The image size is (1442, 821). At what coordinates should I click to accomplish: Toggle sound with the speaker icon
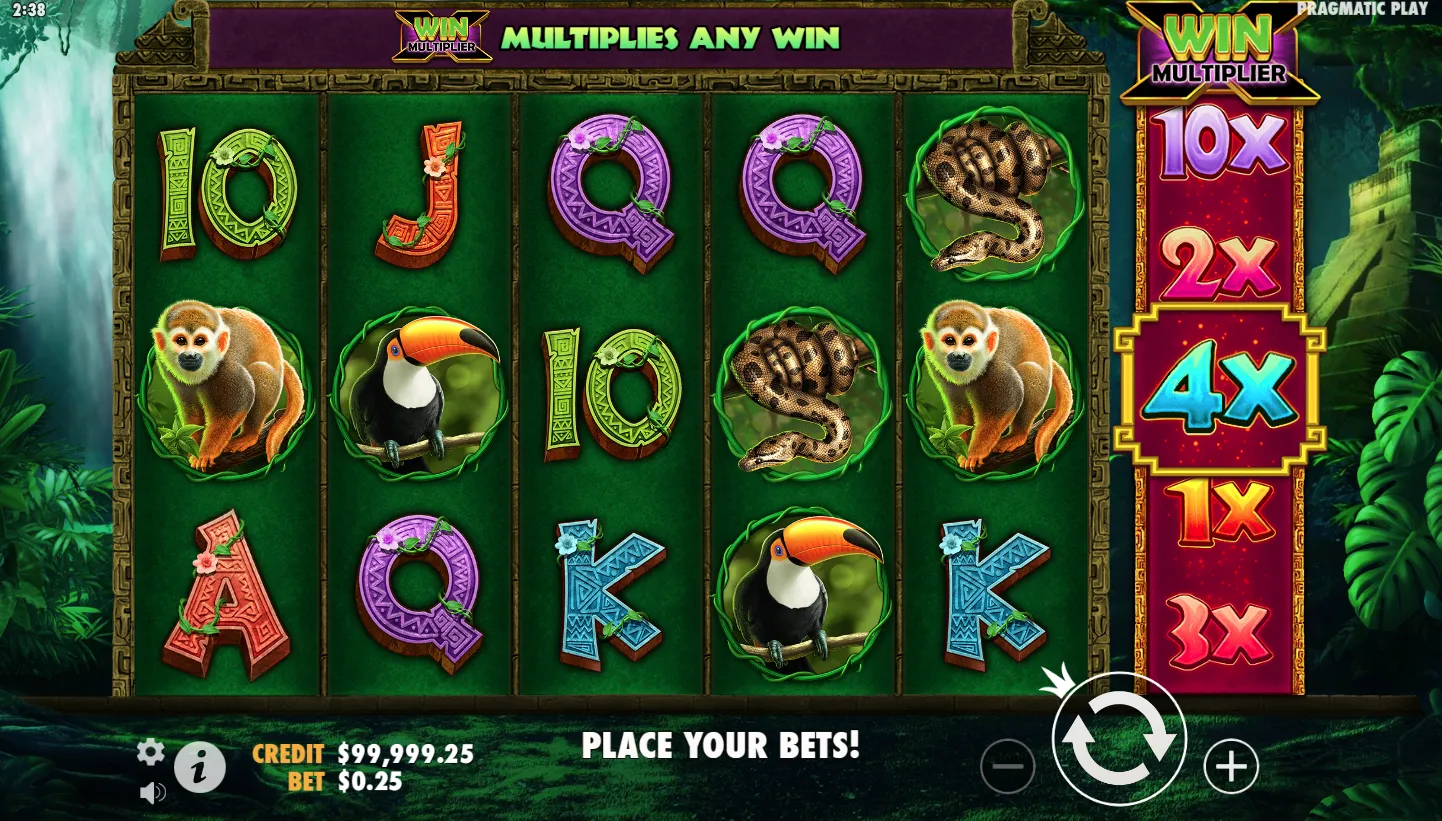pyautogui.click(x=152, y=793)
